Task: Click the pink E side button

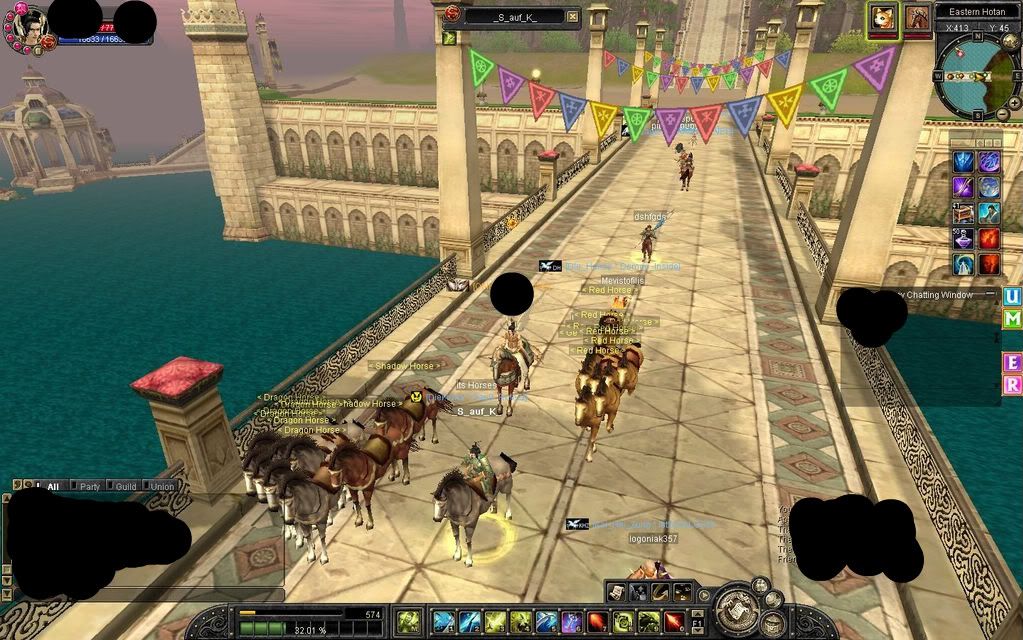Action: click(1012, 361)
